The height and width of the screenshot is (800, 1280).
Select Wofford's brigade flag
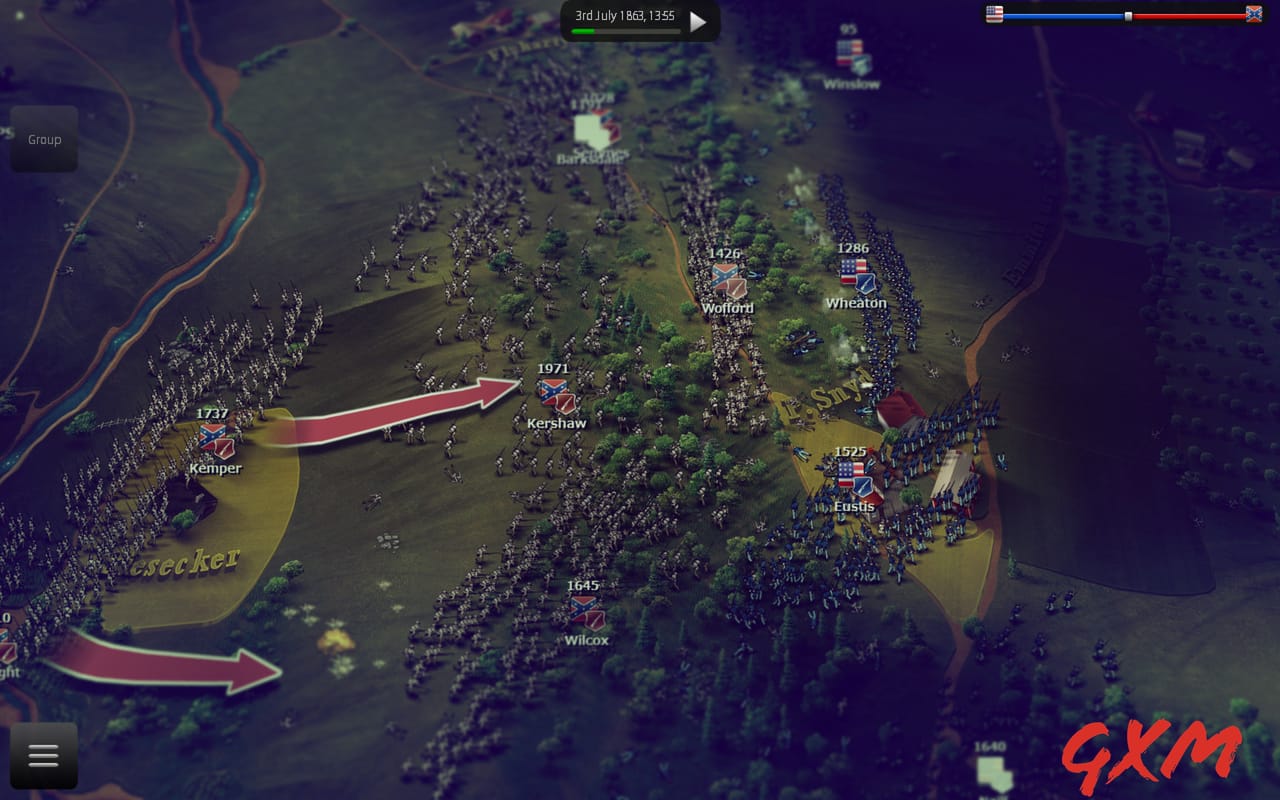(x=726, y=278)
